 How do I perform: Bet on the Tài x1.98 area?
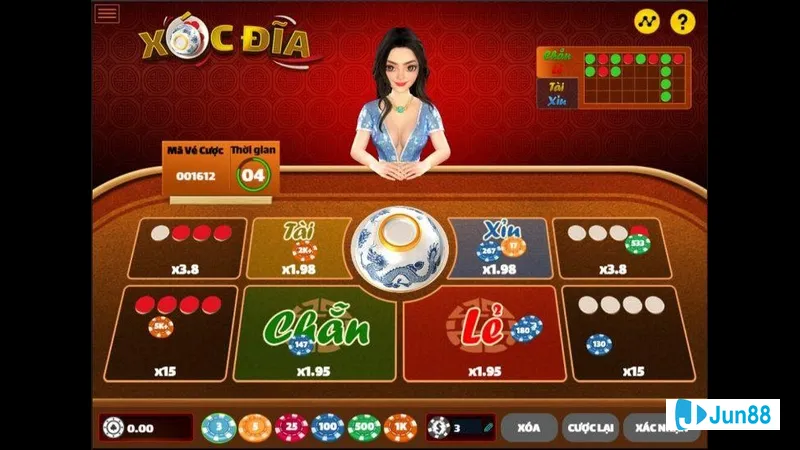pyautogui.click(x=298, y=247)
